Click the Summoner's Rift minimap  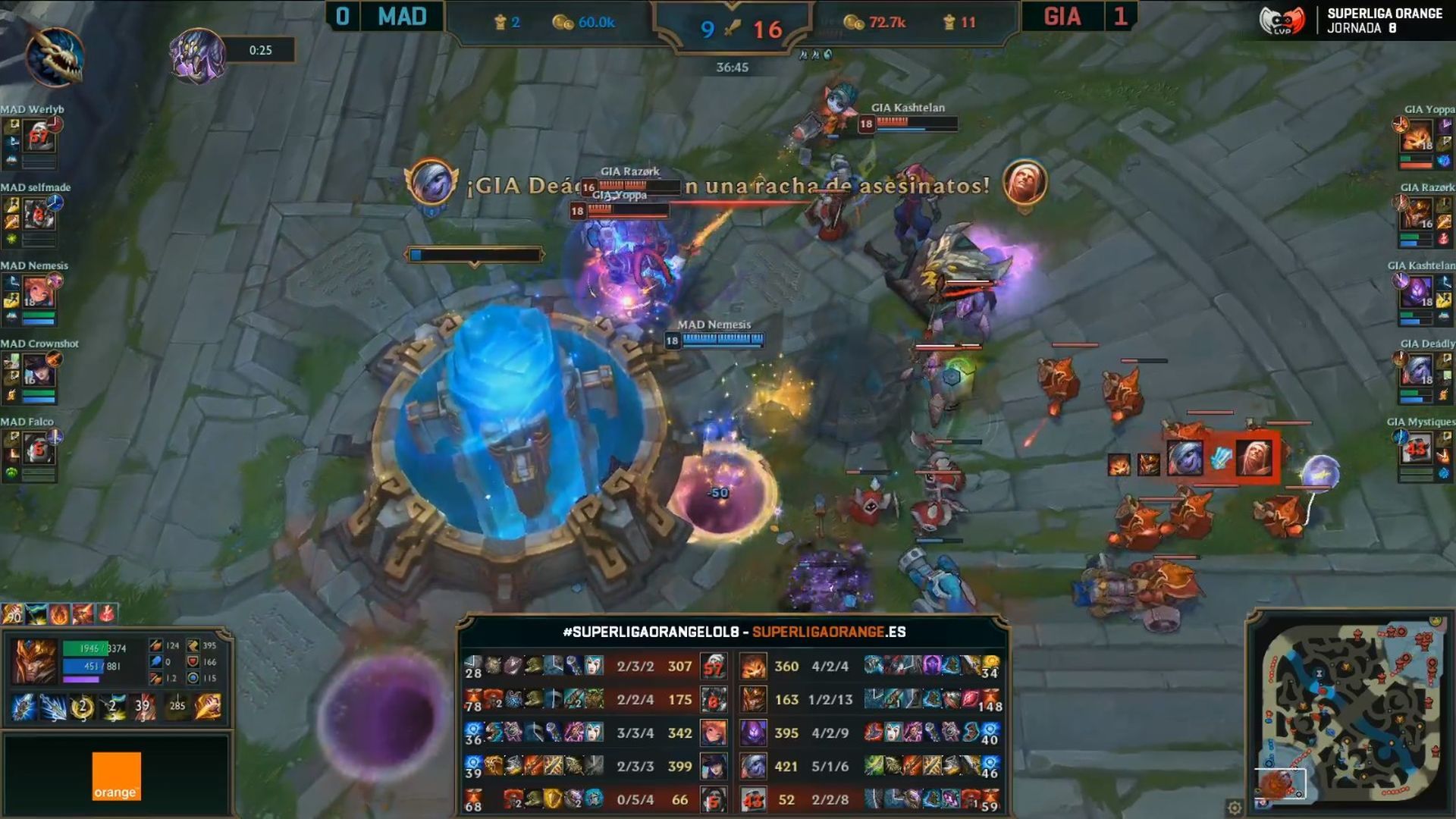click(1351, 714)
